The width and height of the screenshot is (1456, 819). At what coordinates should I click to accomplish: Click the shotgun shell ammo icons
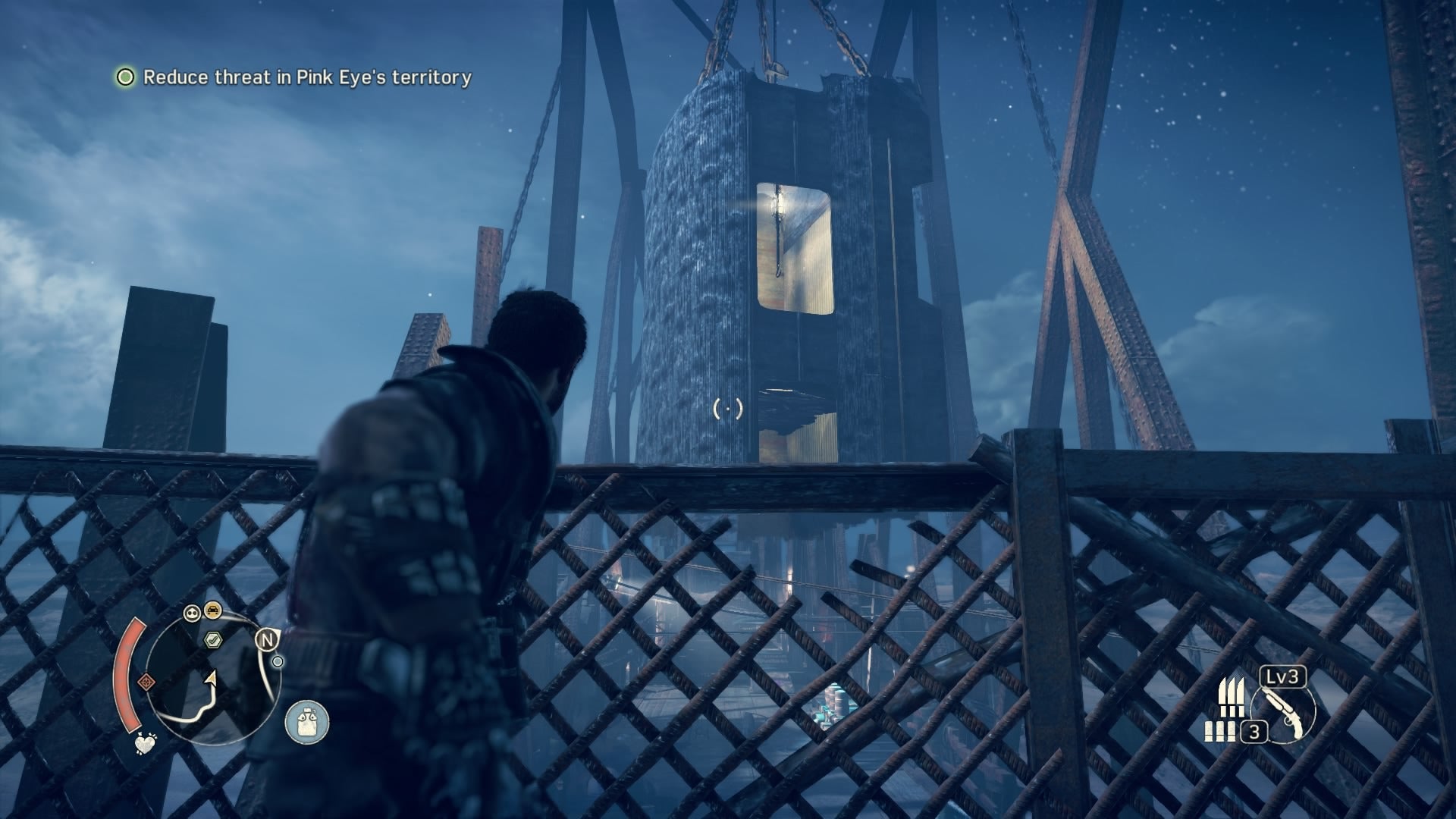(x=1220, y=732)
